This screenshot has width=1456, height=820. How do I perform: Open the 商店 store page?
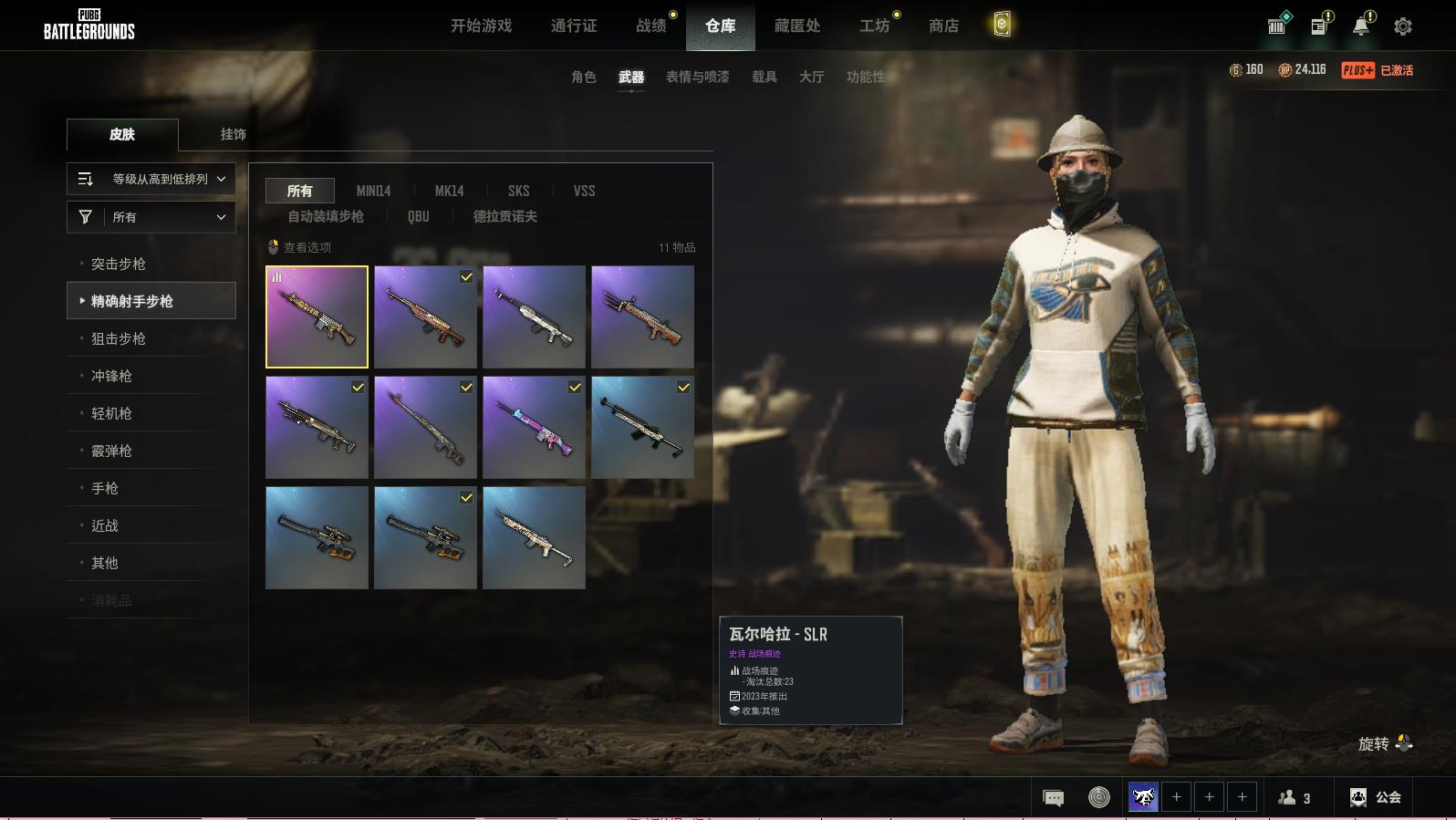pyautogui.click(x=943, y=26)
